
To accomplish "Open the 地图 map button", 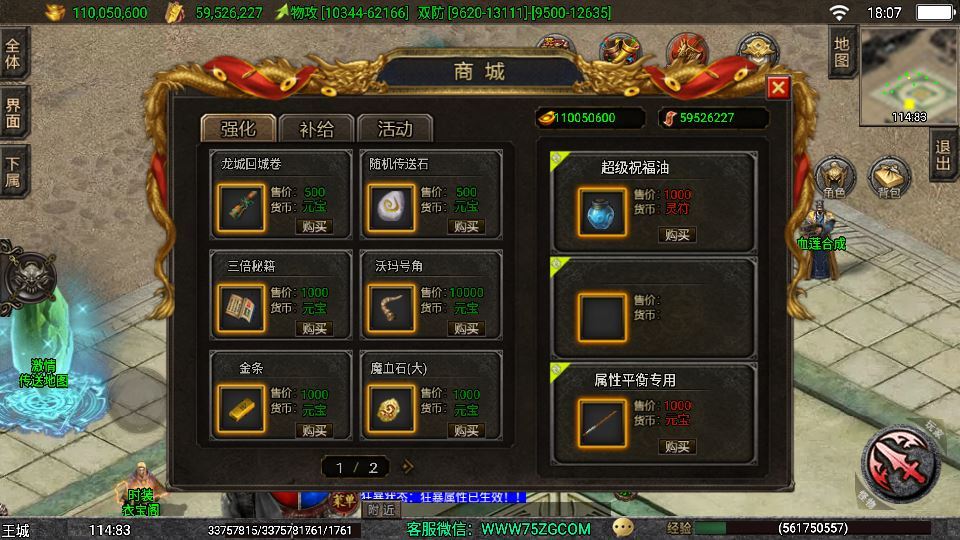I will tap(842, 52).
